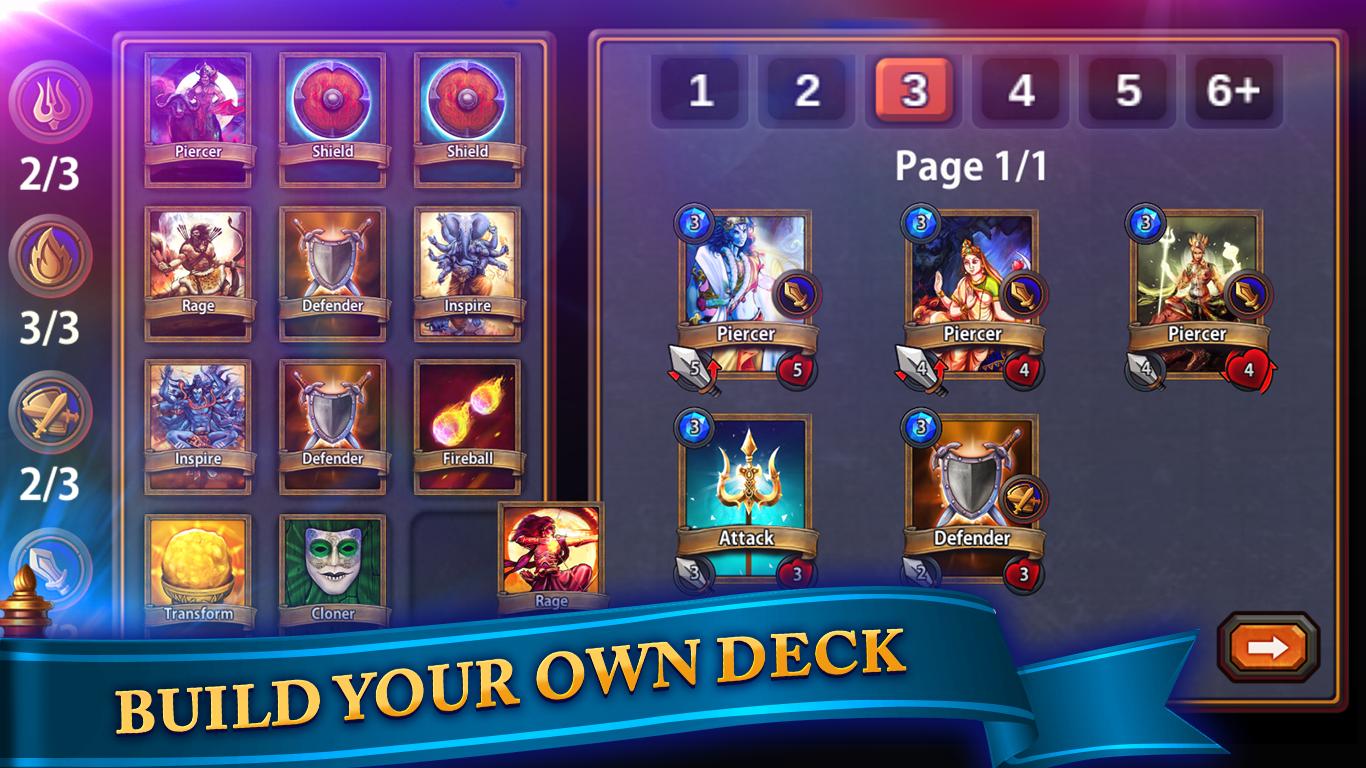
Task: Switch to cost tab 2
Action: [808, 91]
